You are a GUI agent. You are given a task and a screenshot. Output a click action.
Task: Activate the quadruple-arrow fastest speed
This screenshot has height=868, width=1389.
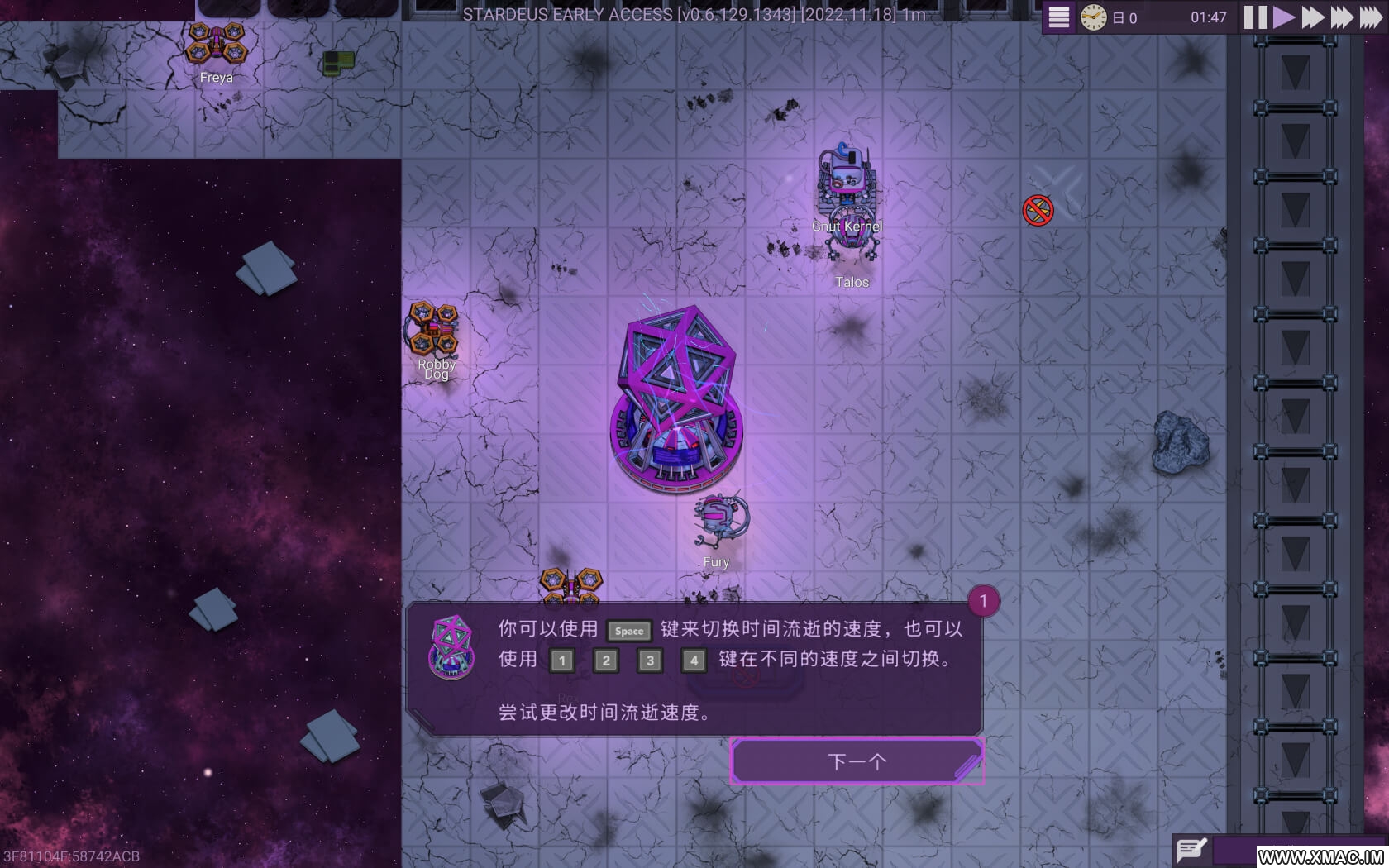1370,17
